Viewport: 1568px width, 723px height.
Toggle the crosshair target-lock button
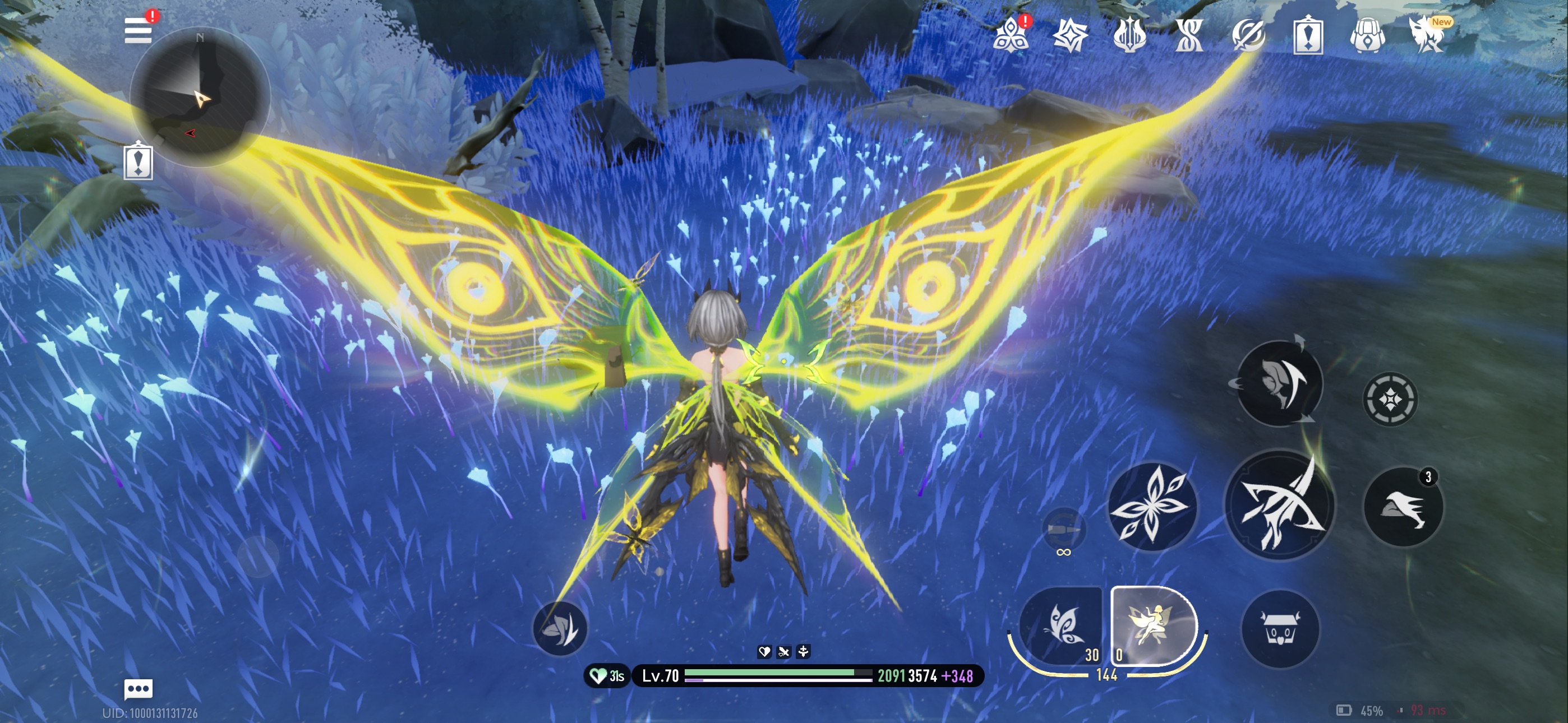pos(1390,399)
